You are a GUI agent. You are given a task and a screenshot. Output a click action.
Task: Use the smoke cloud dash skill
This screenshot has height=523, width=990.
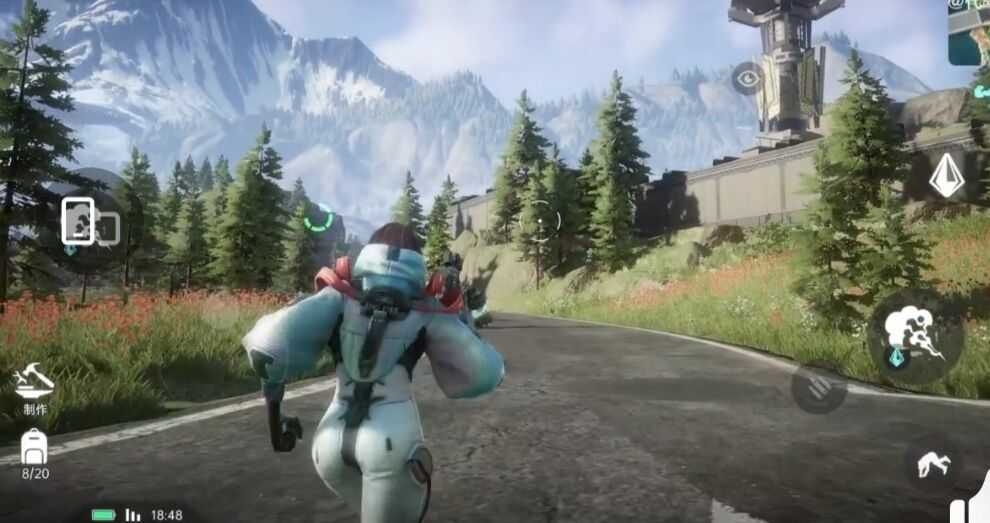click(x=914, y=336)
